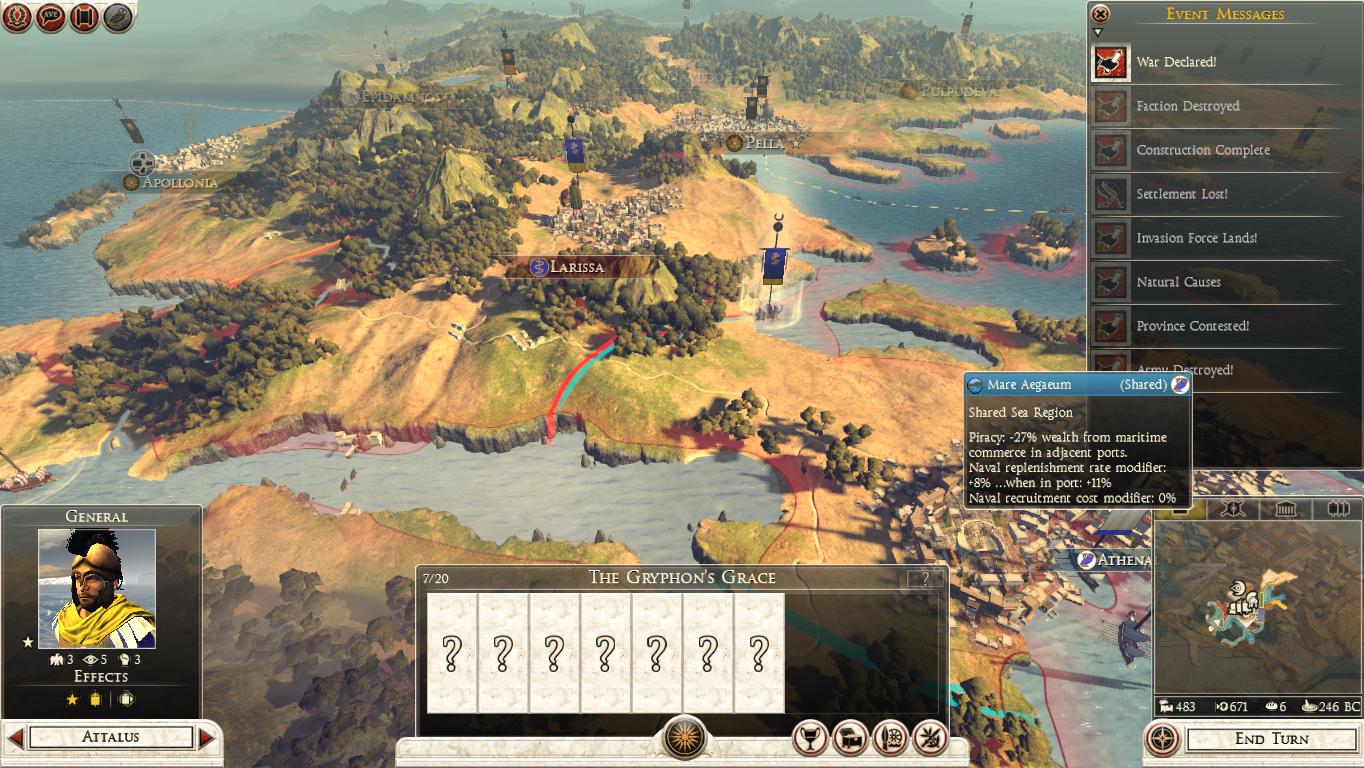Open the AVE speech bubble advisor icon
This screenshot has width=1364, height=768.
[51, 16]
